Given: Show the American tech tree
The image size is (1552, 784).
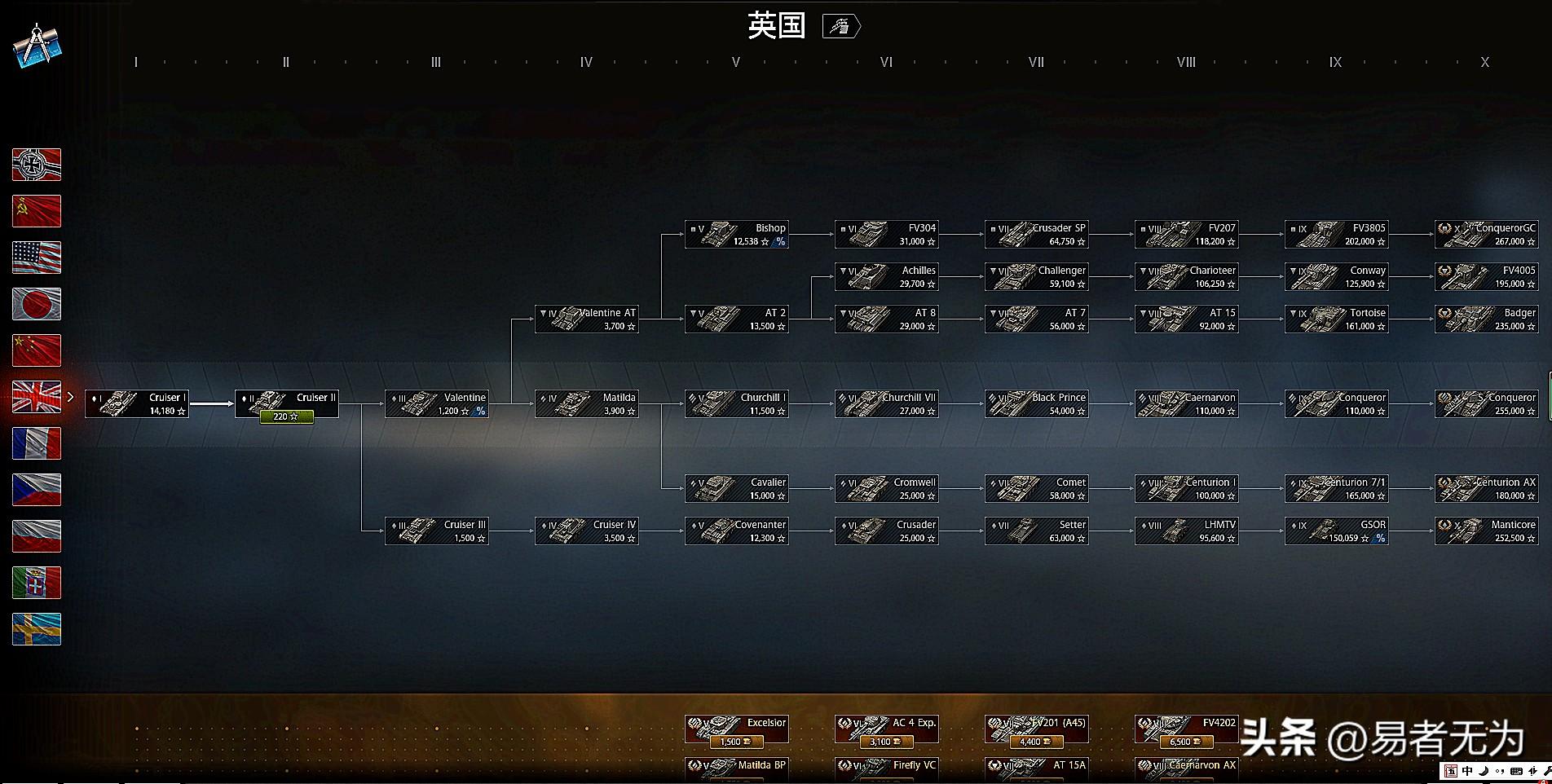Looking at the screenshot, I should 37,258.
